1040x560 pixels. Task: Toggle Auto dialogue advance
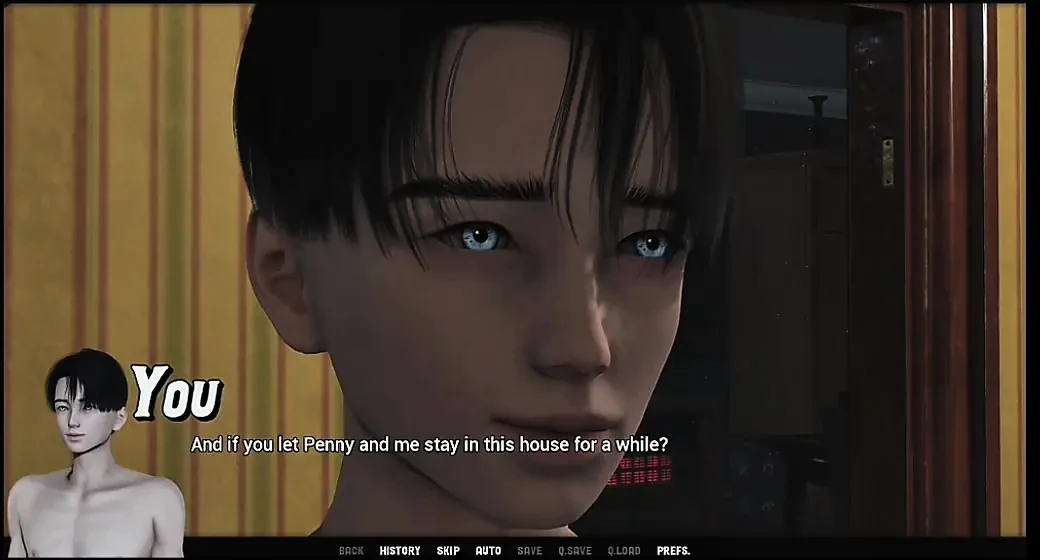[488, 550]
